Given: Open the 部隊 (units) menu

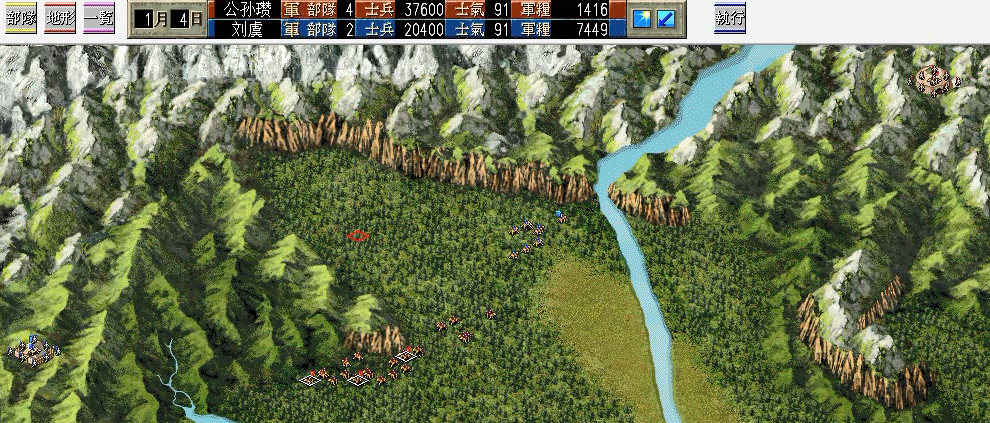Looking at the screenshot, I should [21, 19].
